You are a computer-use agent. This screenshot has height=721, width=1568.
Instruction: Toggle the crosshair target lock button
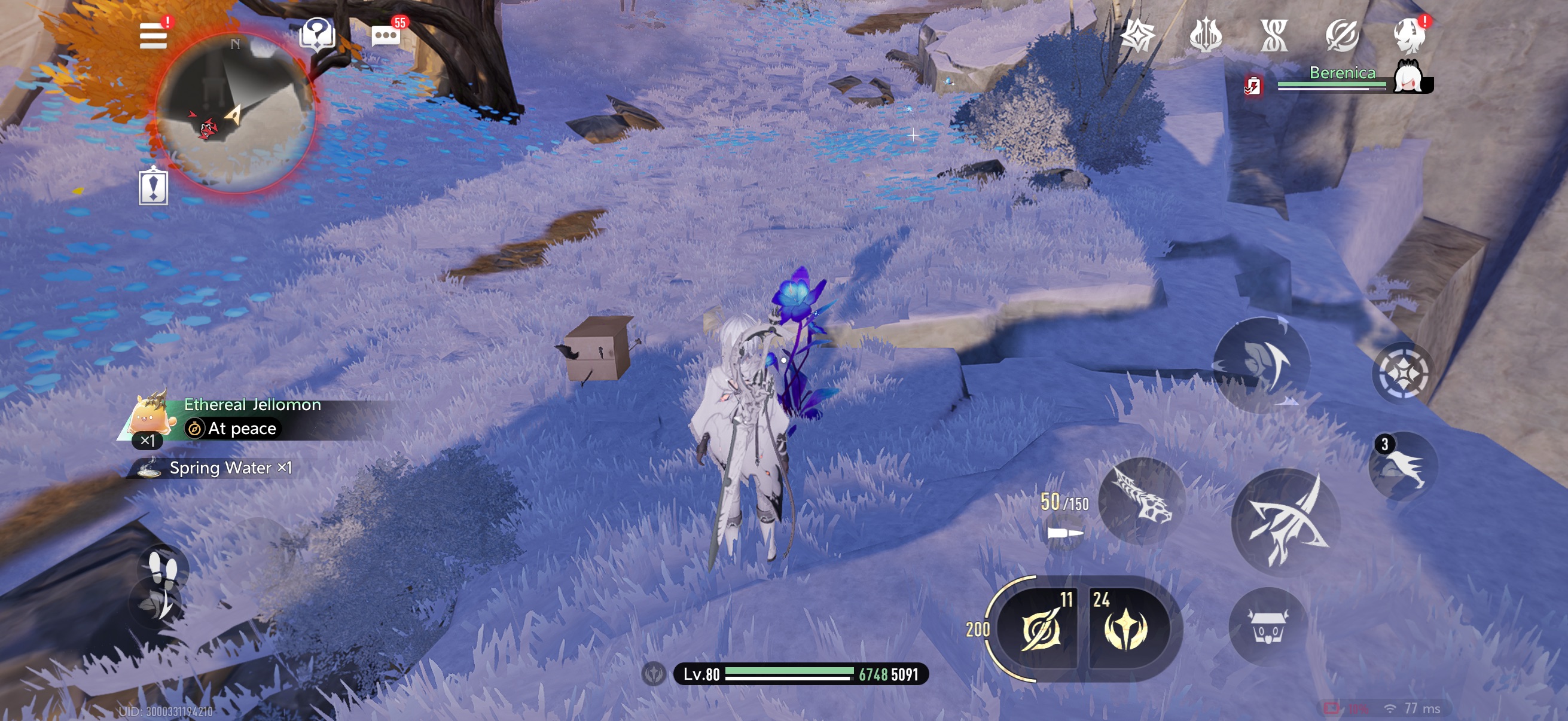pos(1402,372)
